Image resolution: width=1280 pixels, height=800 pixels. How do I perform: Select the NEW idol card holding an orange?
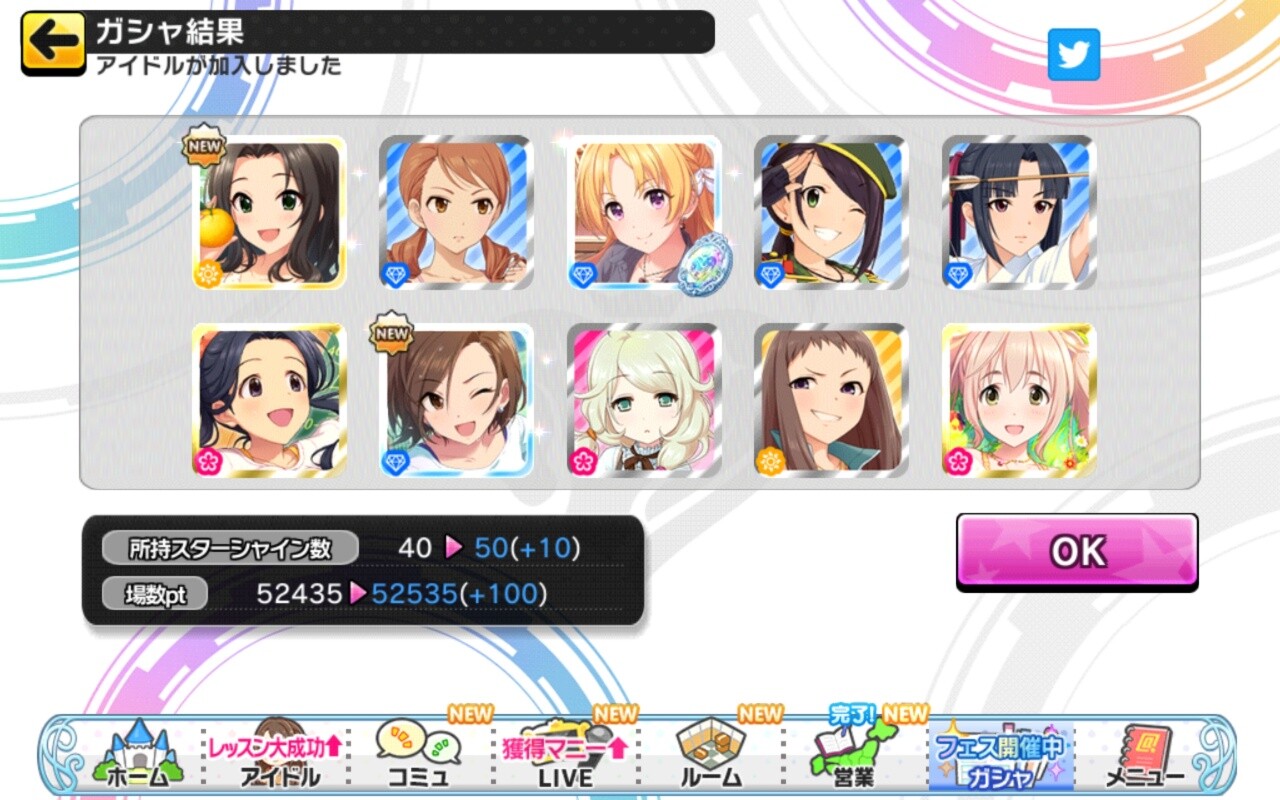tap(269, 213)
